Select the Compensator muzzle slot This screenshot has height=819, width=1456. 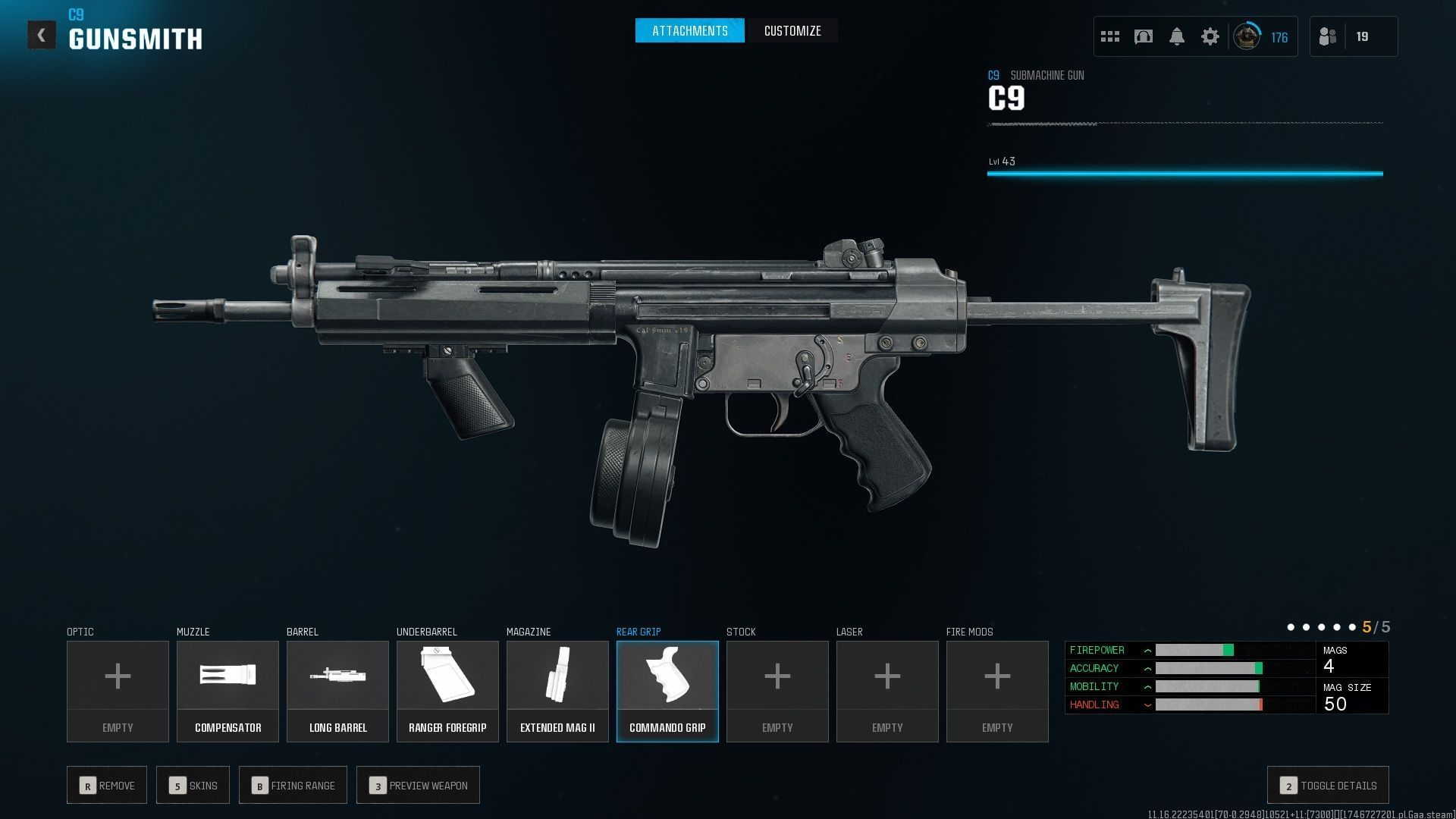point(227,691)
